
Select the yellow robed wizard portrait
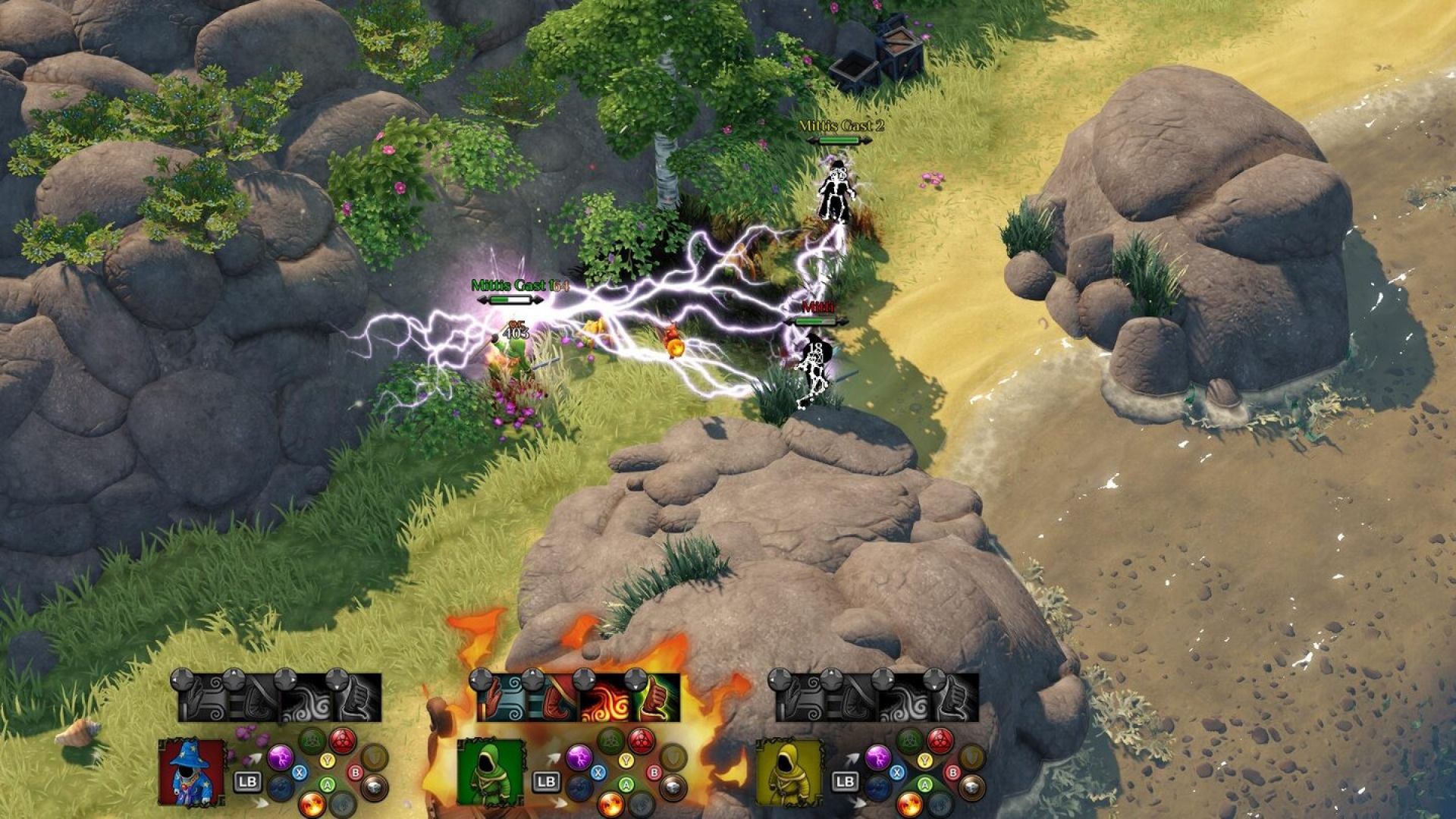point(789,772)
